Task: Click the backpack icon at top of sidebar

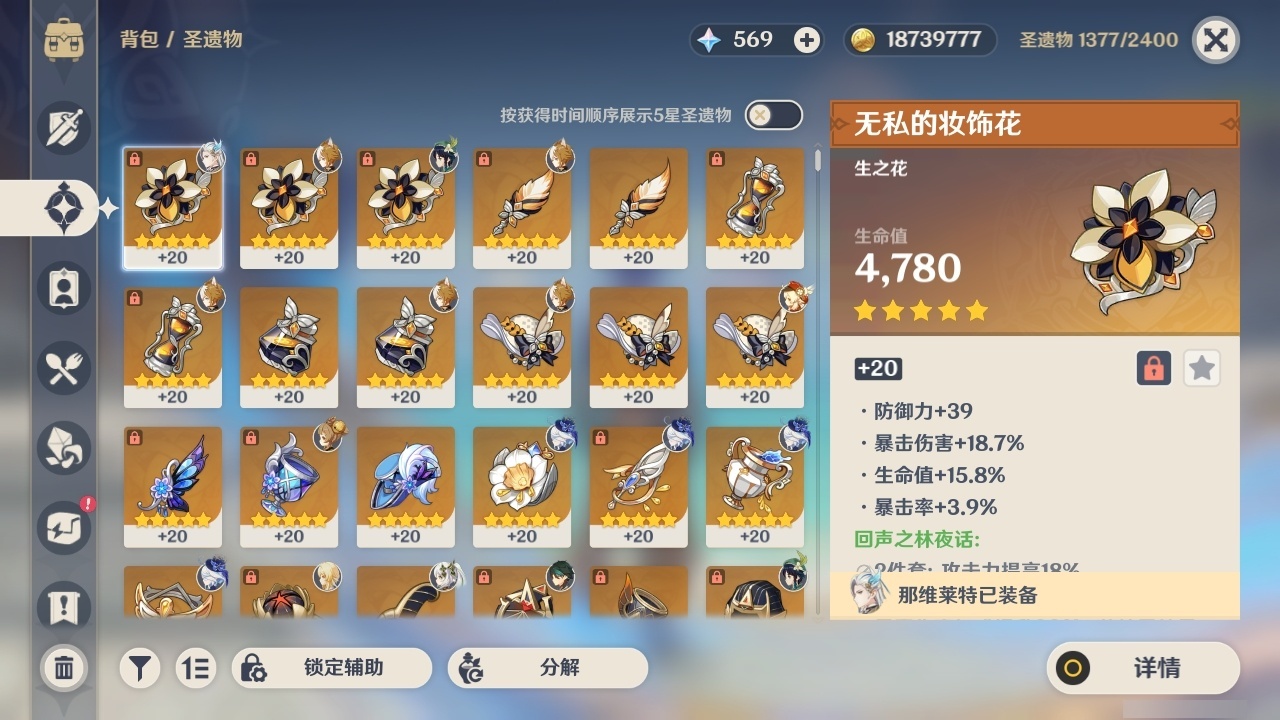Action: pos(63,40)
